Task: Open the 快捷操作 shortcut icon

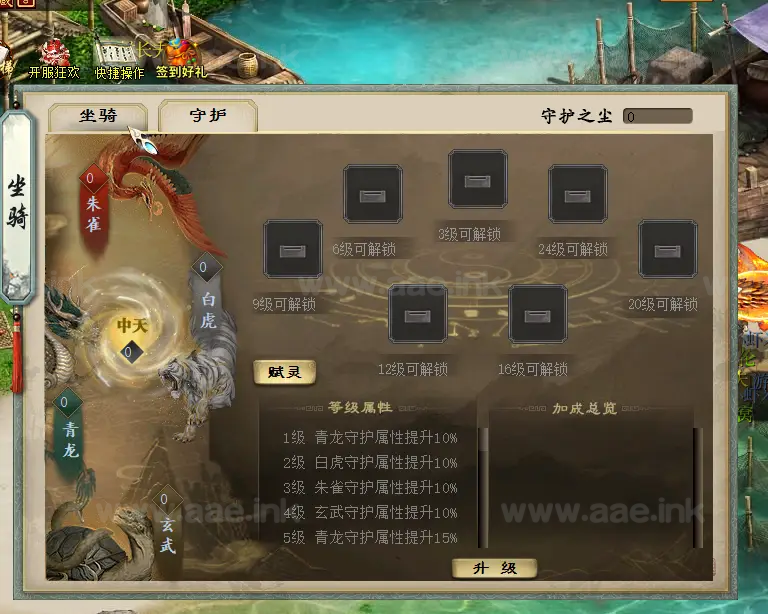Action: [119, 57]
